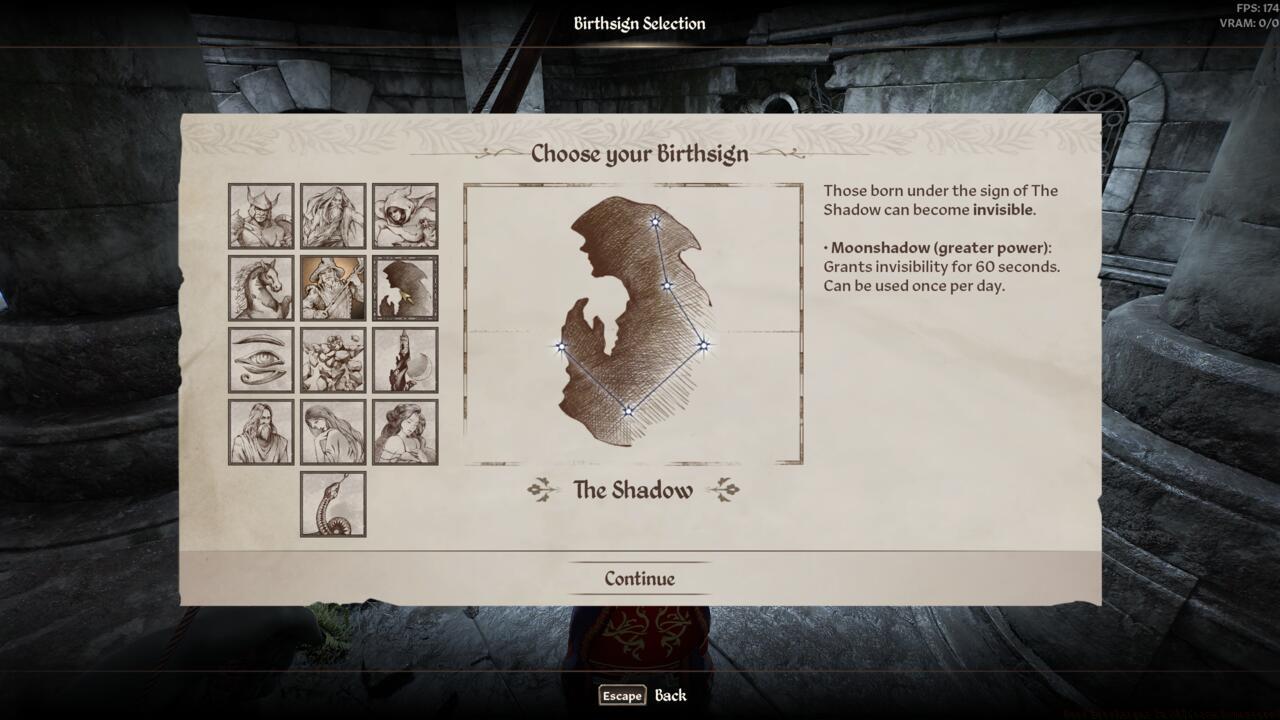The width and height of the screenshot is (1280, 720).
Task: Select the Lord bearded man icon
Action: point(261,431)
